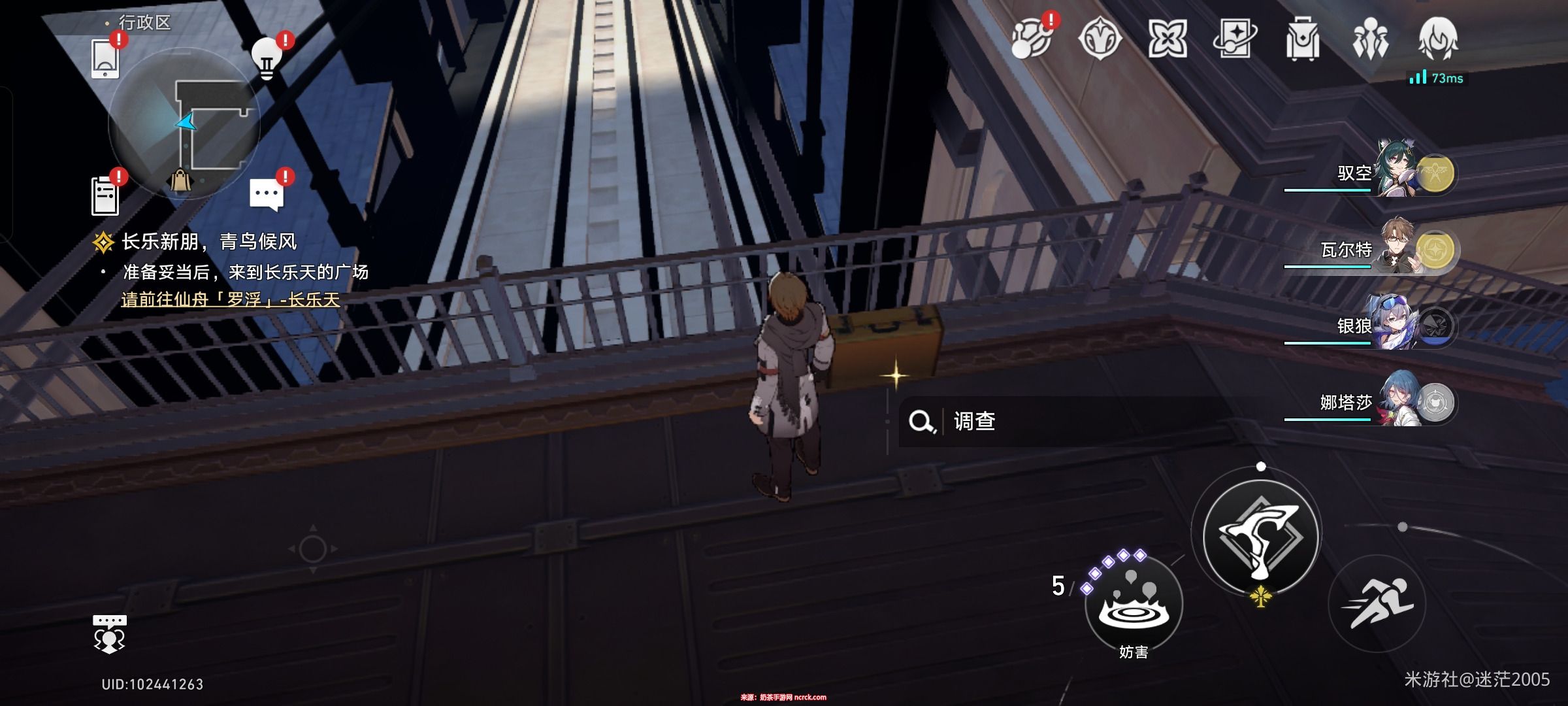Screen dimensions: 1568x706
Task: Open the character silhouette icon in the top bar
Action: [x=1437, y=39]
